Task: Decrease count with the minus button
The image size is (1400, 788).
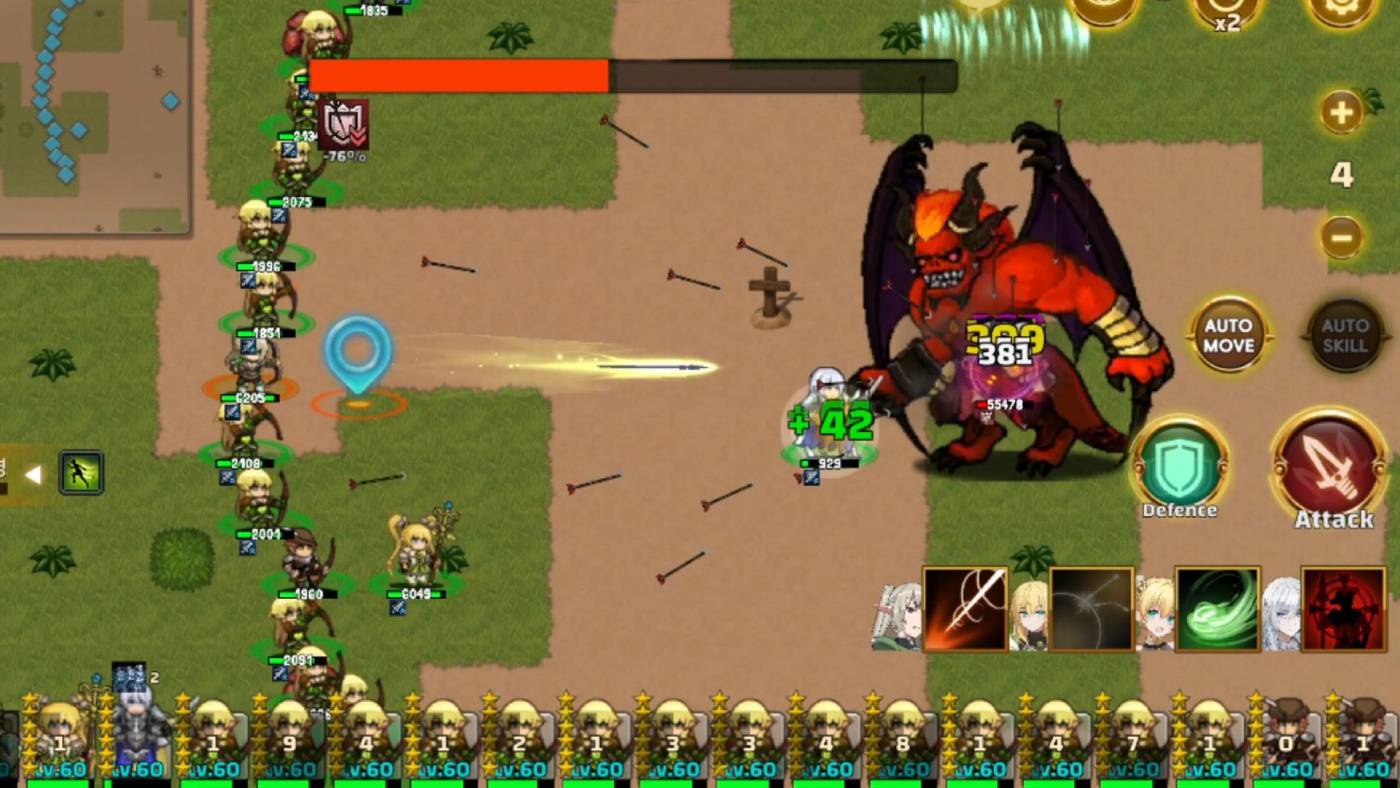Action: click(x=1340, y=238)
